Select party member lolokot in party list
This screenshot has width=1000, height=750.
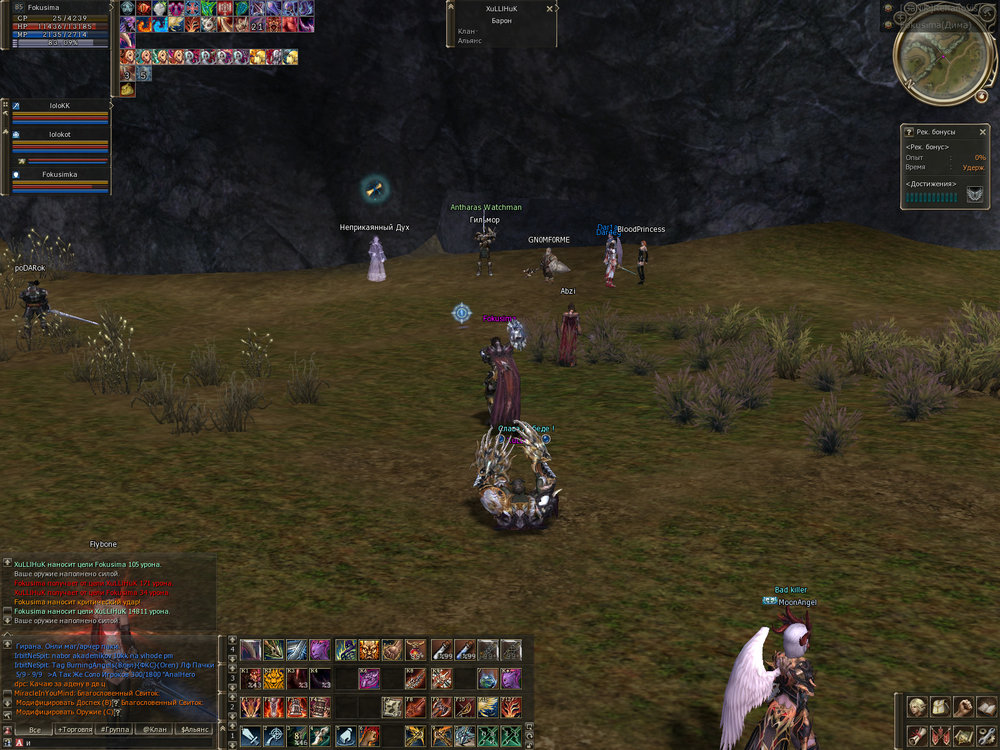(60, 133)
